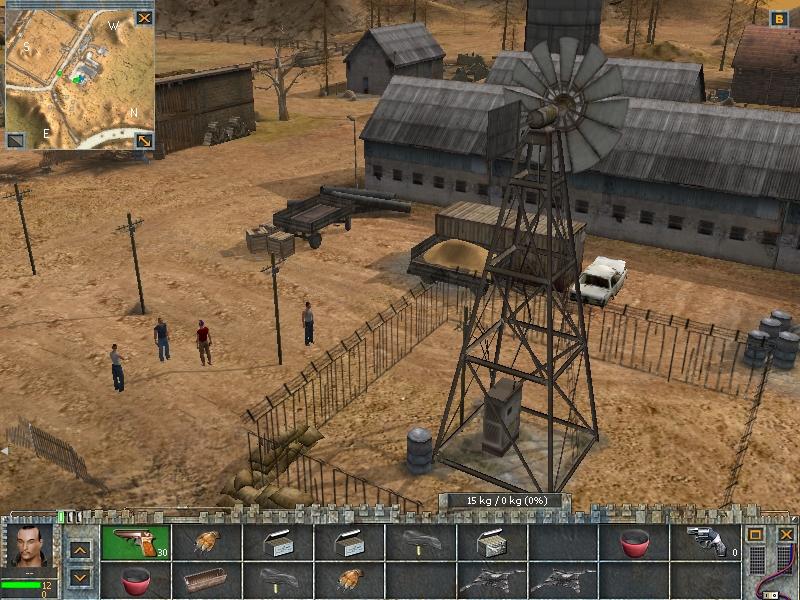Close the inventory panel with its X button
Screen dimensions: 800x600
pos(785,535)
